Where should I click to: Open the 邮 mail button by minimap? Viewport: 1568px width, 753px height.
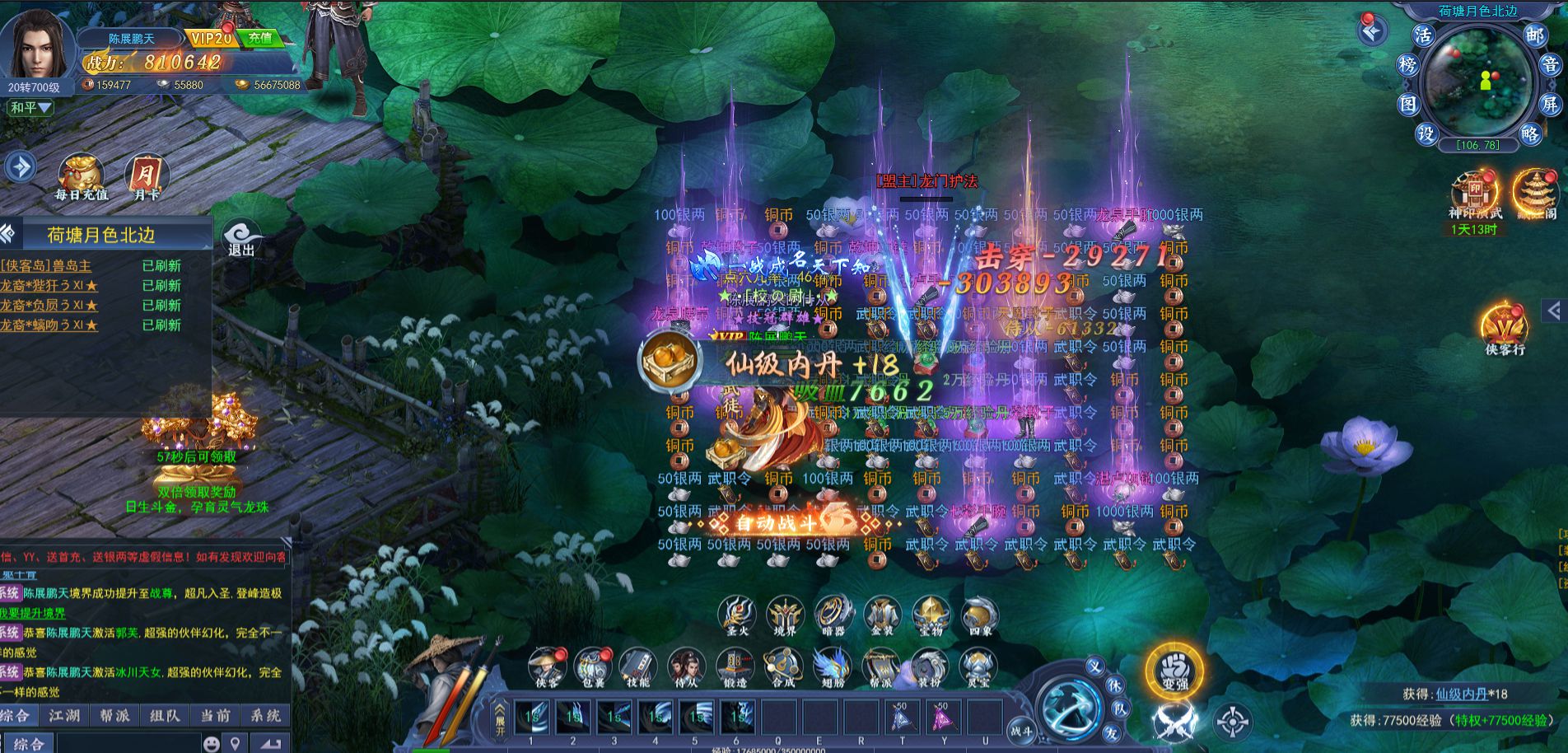click(1533, 35)
